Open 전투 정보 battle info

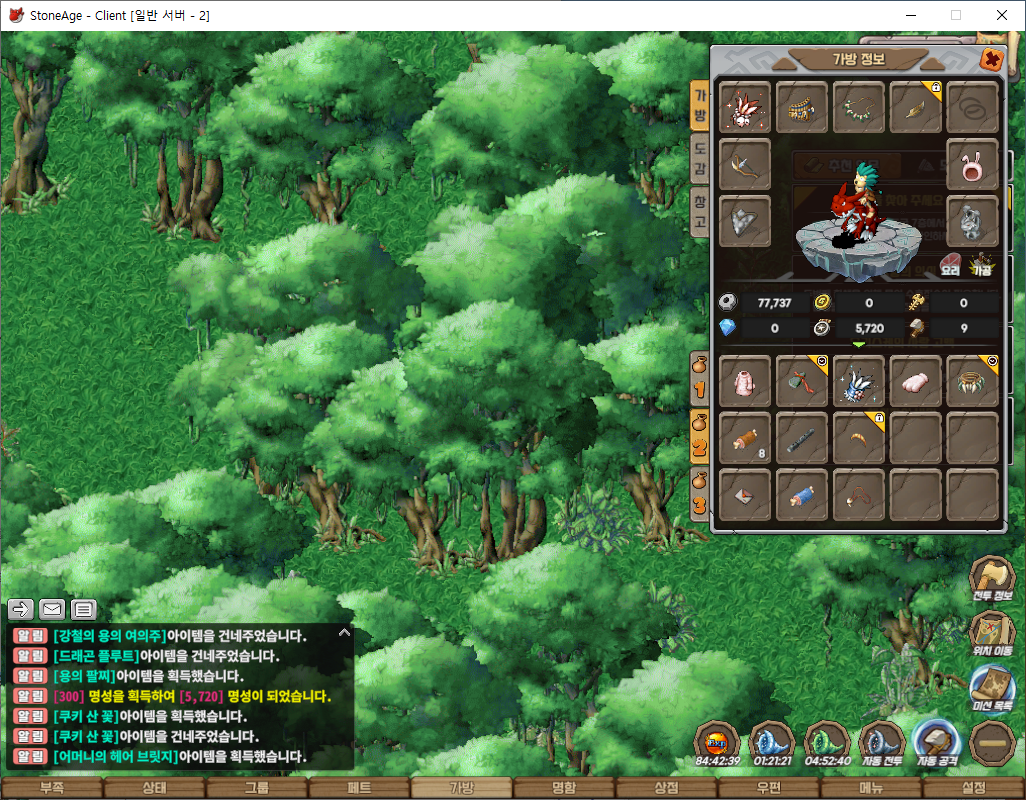992,580
